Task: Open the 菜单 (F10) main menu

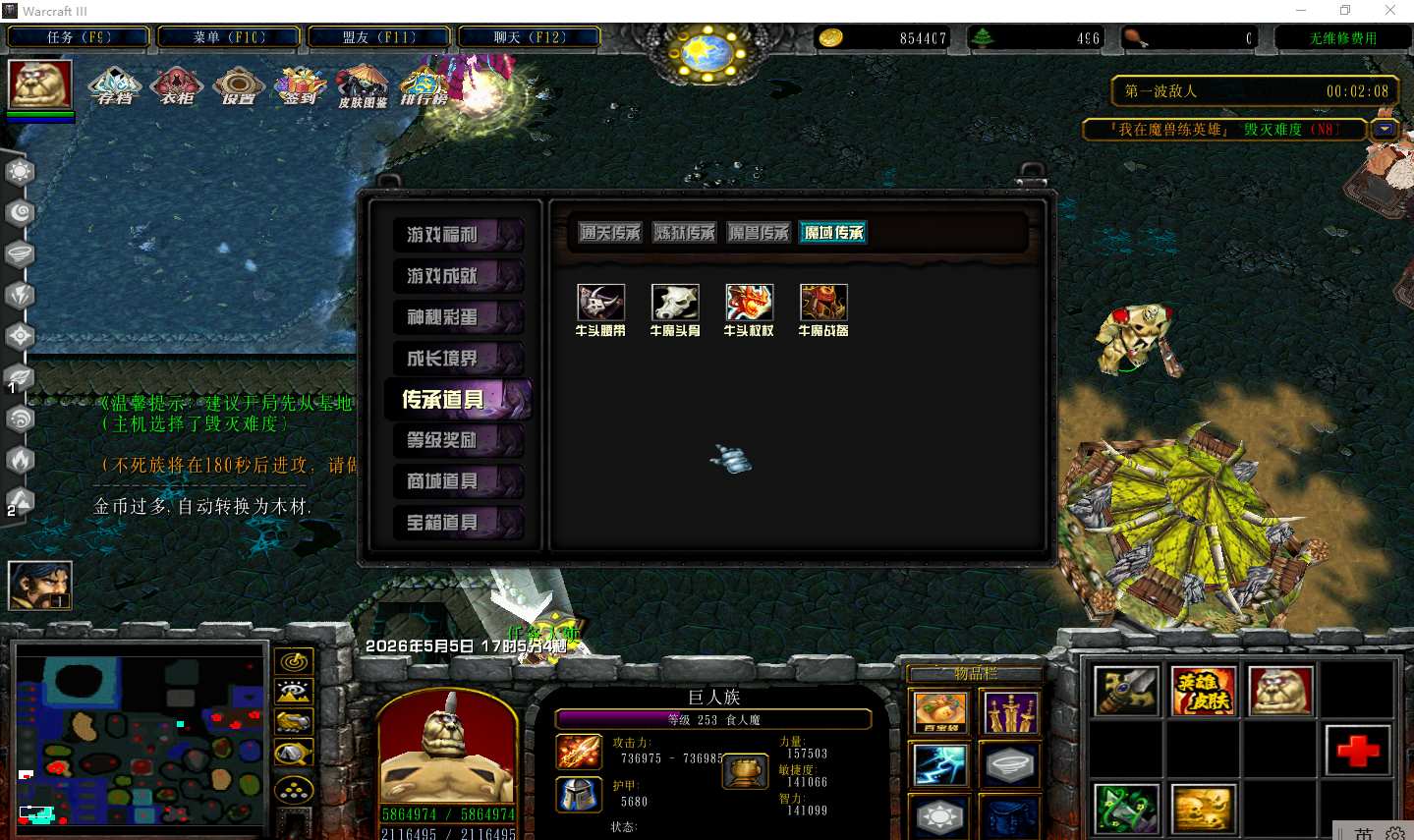Action: 229,37
